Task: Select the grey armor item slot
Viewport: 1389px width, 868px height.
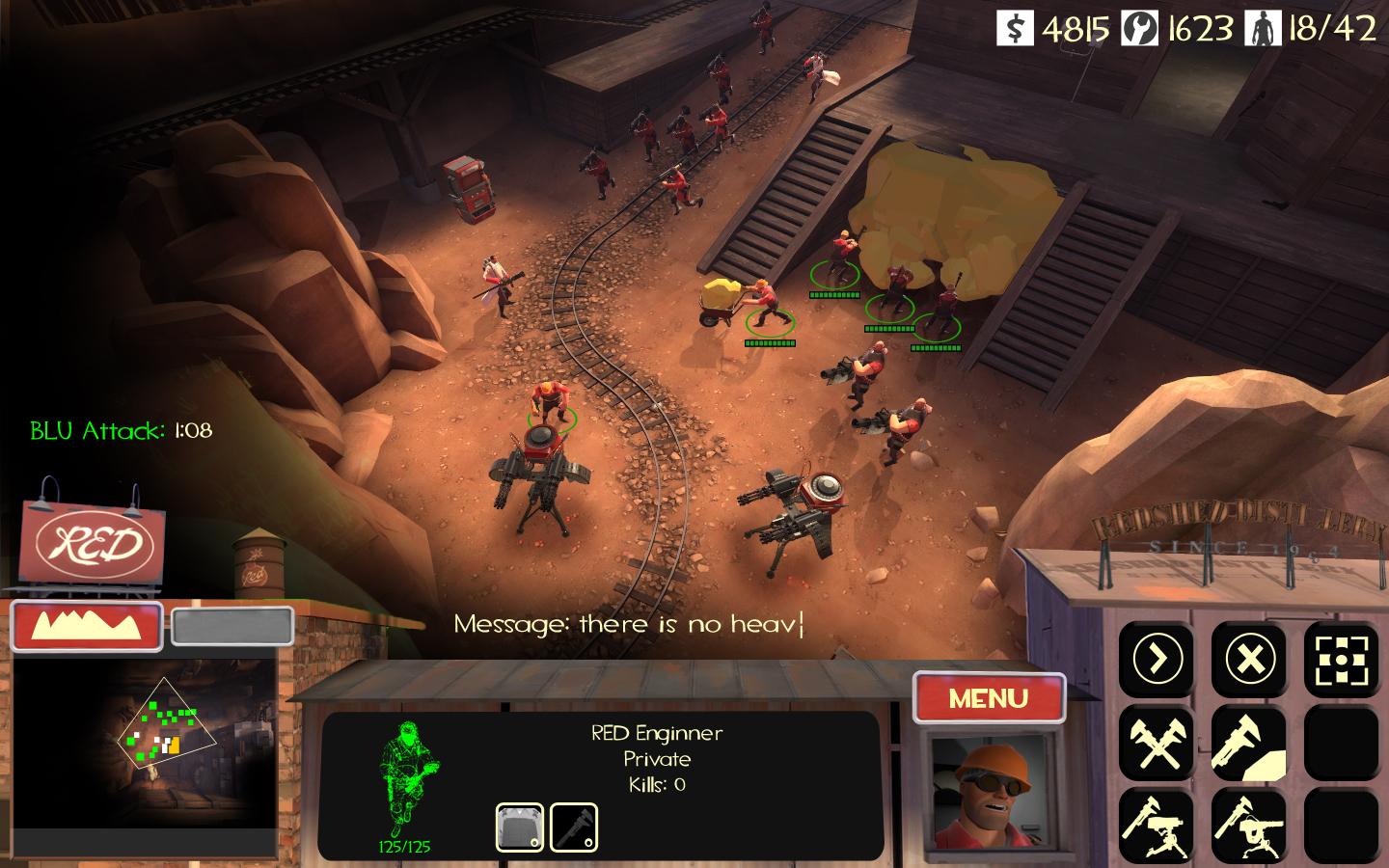Action: pos(520,827)
